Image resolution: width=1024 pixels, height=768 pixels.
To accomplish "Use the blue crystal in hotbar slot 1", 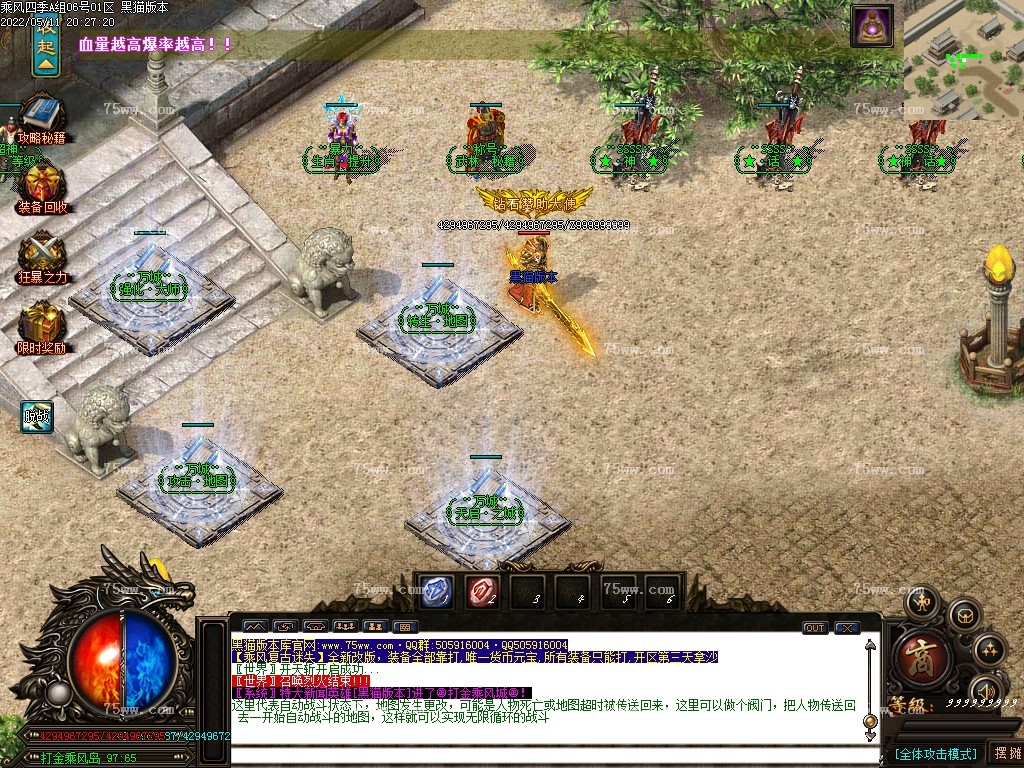I will [436, 592].
